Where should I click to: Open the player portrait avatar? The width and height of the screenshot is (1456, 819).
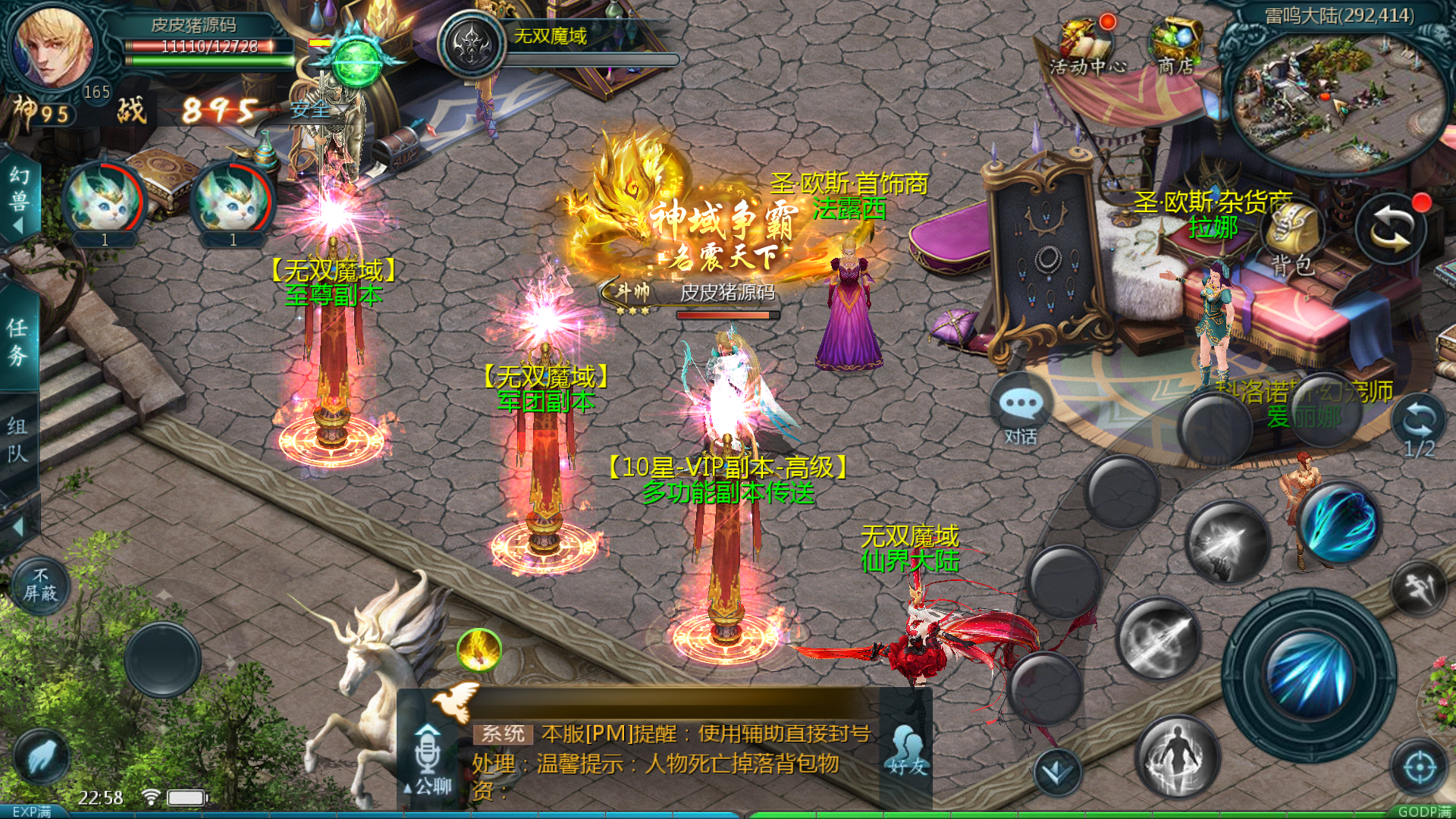(x=53, y=47)
